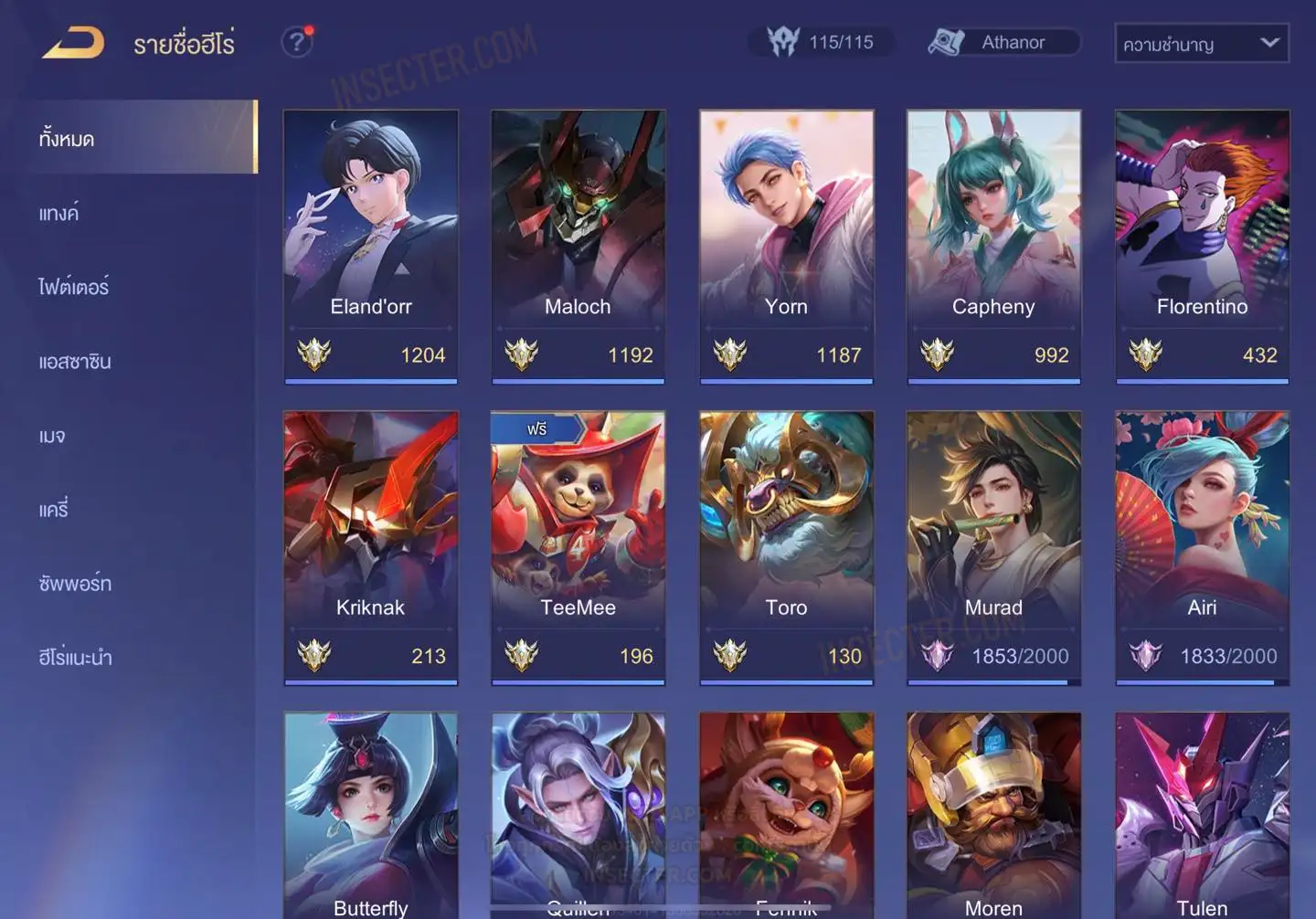View the ฮีโร่แนะนำ tab
The width and height of the screenshot is (1316, 919).
[x=76, y=658]
